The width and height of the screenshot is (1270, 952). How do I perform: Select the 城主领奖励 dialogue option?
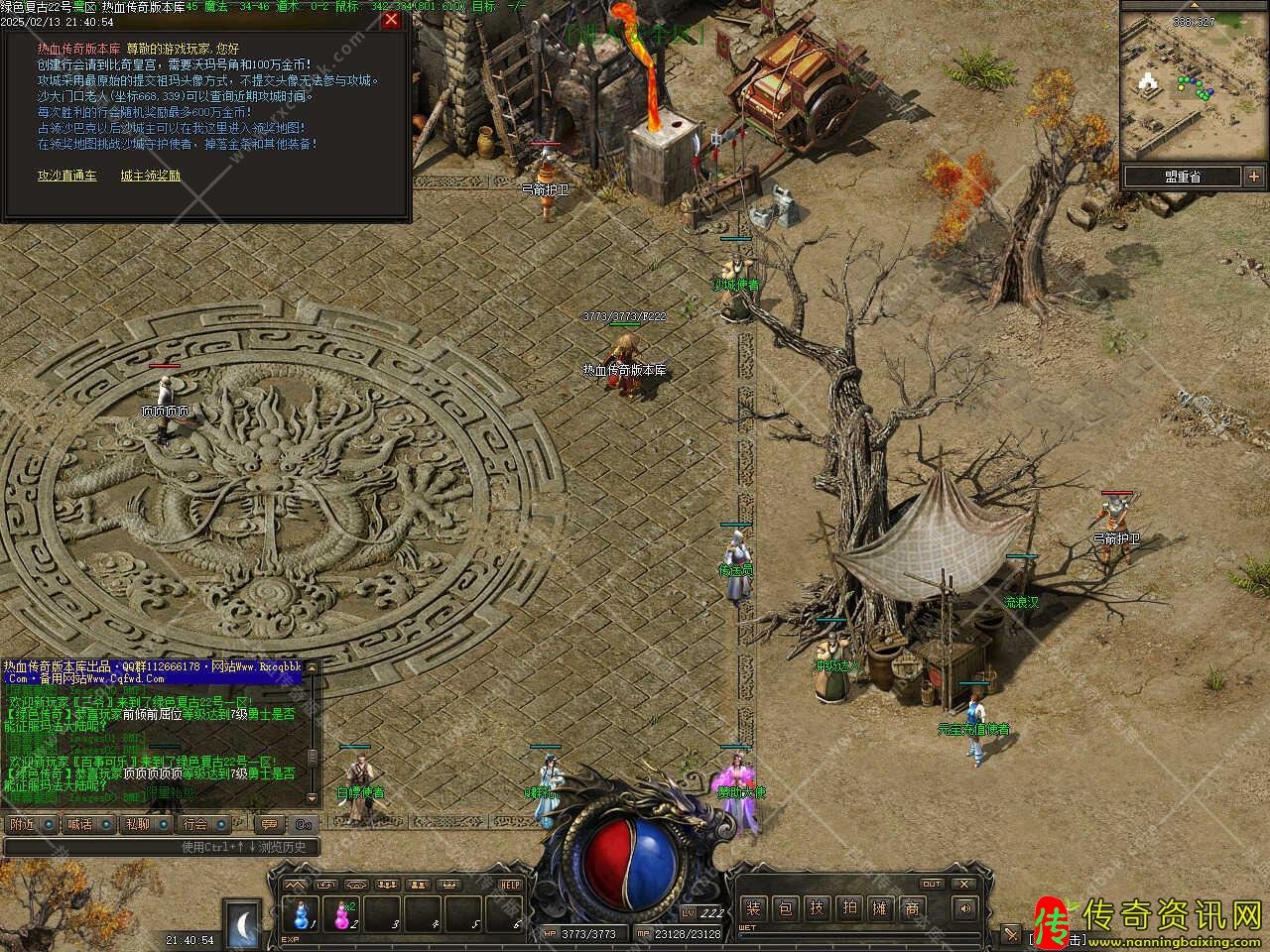tap(151, 176)
